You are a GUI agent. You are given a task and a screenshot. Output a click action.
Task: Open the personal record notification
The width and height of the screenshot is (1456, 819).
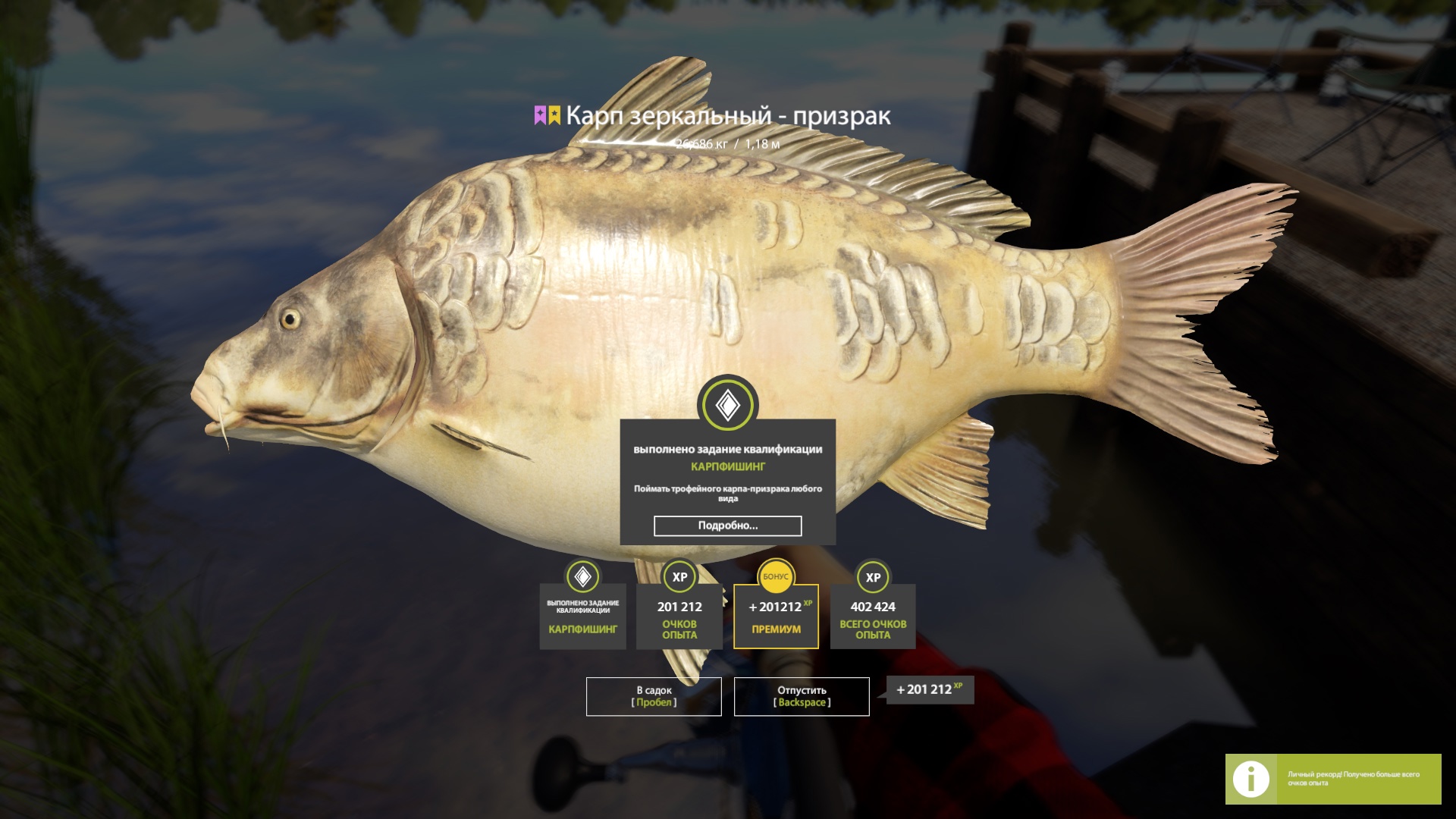pos(1332,779)
